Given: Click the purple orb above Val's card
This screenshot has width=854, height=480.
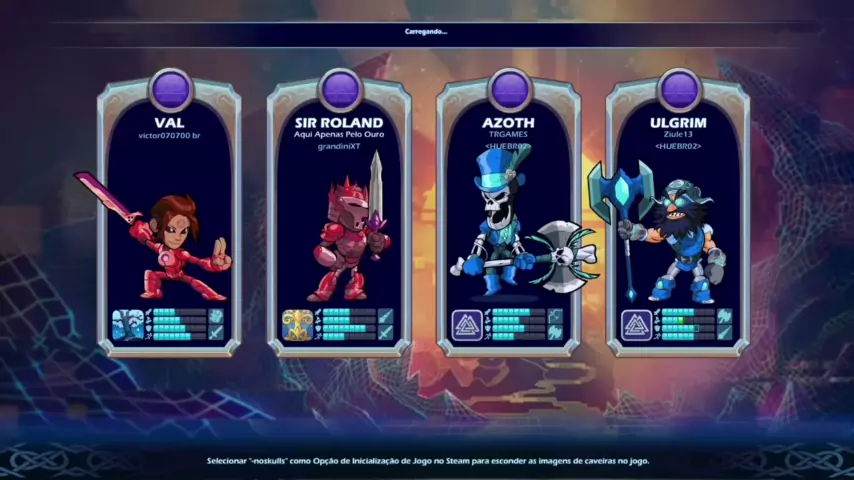Looking at the screenshot, I should point(170,89).
